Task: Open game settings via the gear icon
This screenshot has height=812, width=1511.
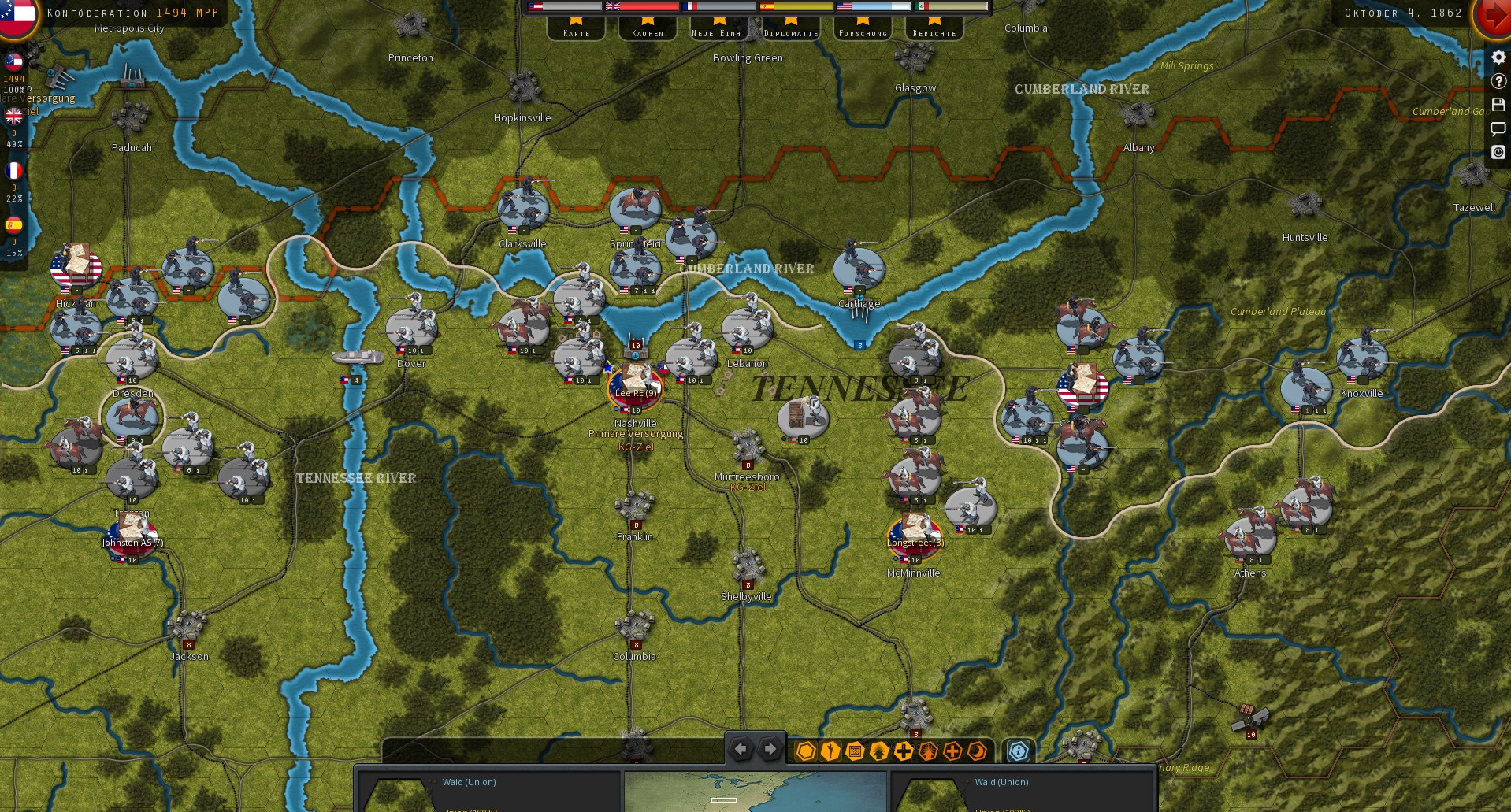Action: pyautogui.click(x=1498, y=57)
